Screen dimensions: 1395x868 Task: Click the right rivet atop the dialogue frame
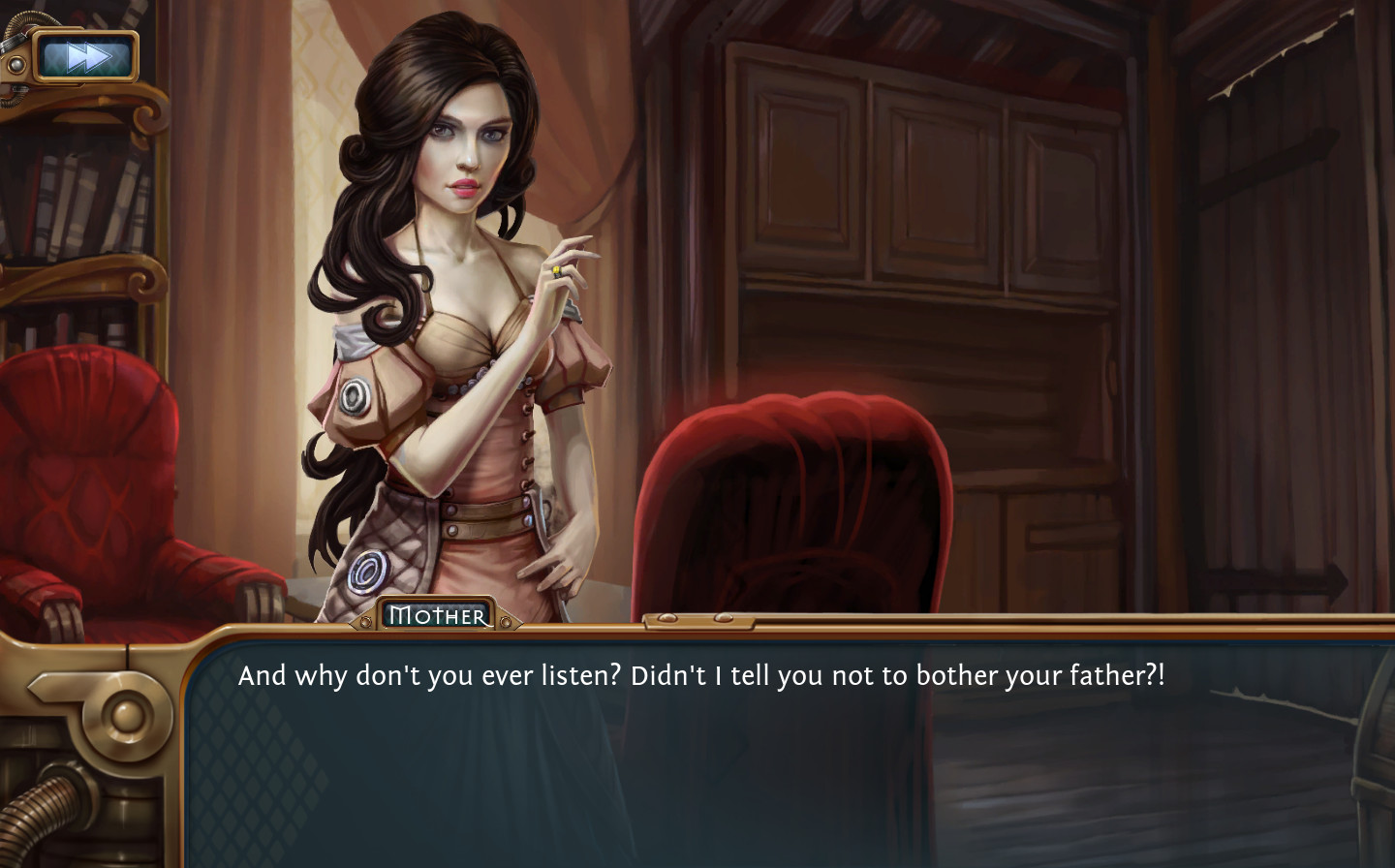[x=724, y=617]
